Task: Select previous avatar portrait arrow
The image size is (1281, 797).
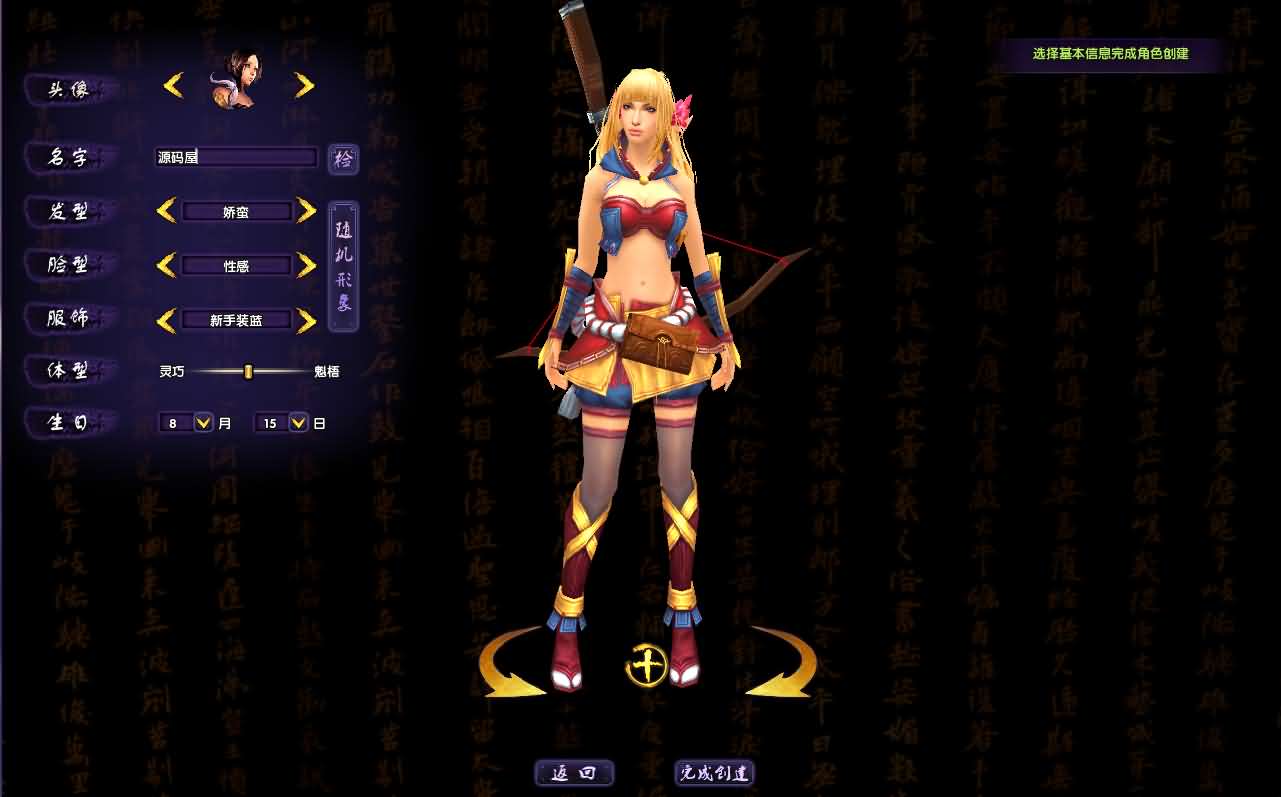Action: coord(173,84)
